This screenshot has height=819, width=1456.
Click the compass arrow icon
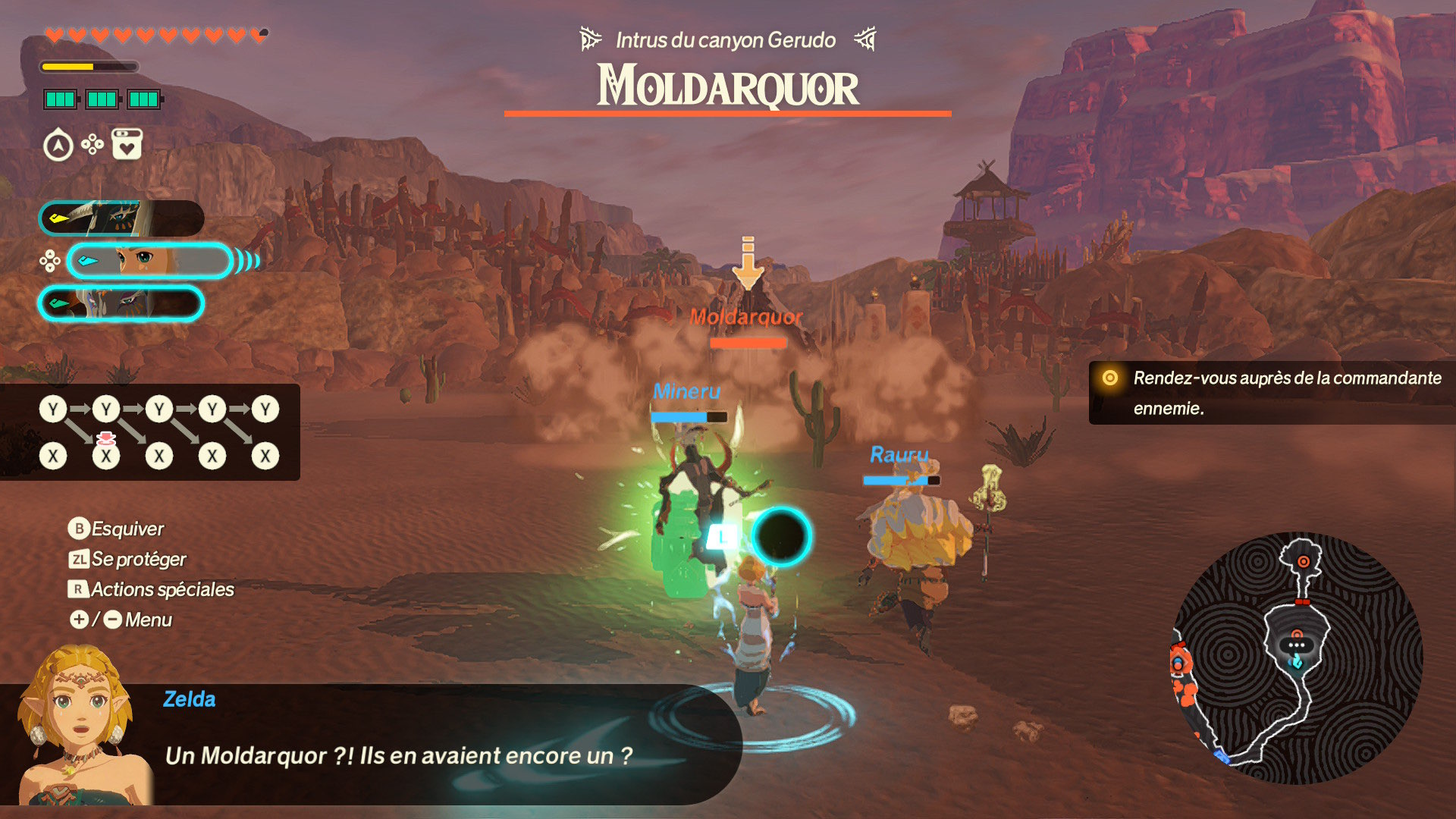tap(58, 146)
